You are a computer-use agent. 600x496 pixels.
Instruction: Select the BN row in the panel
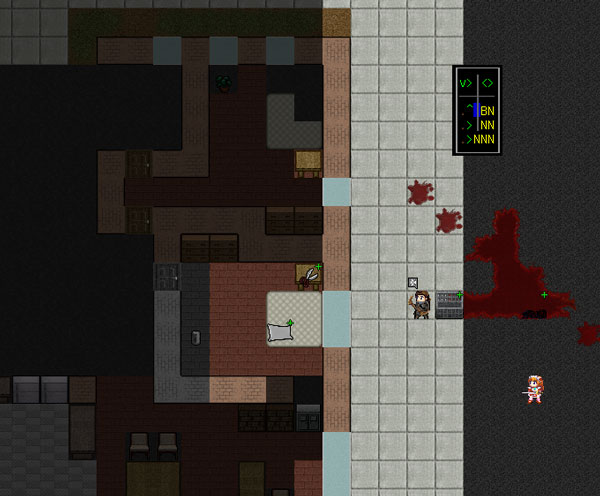[x=487, y=111]
